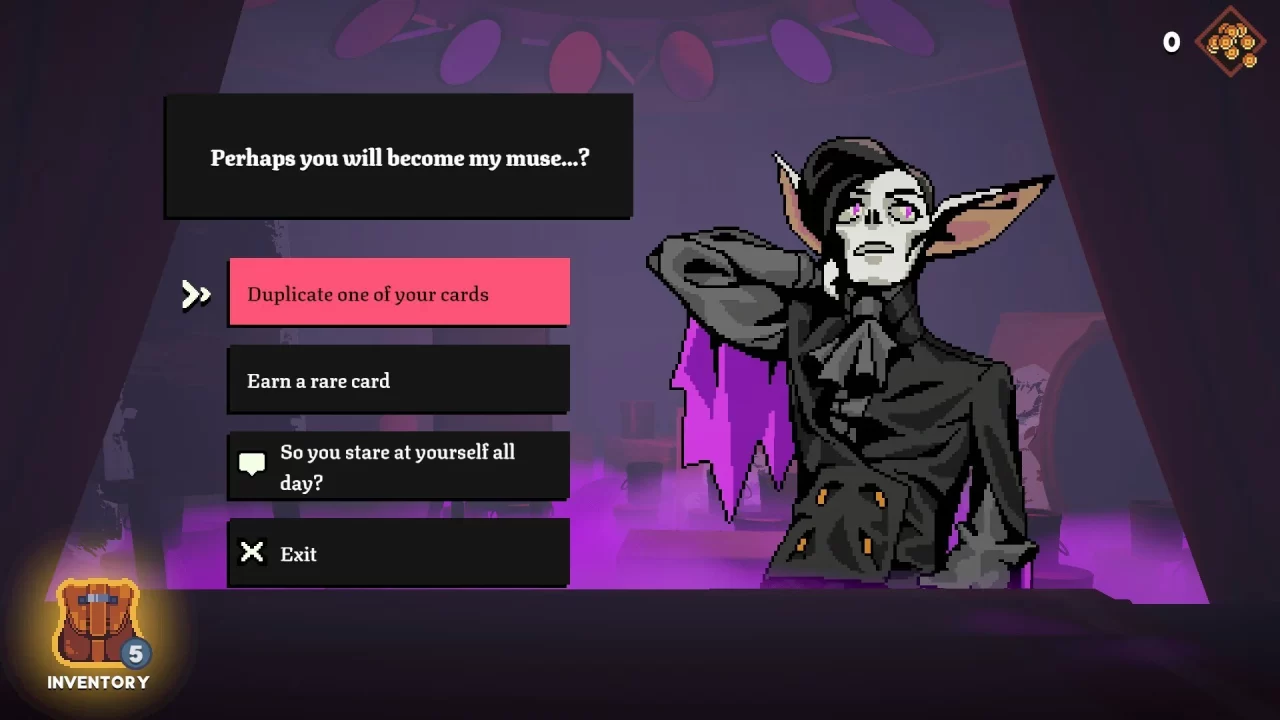
Task: Switch selection to the rare card reward
Action: click(x=398, y=380)
